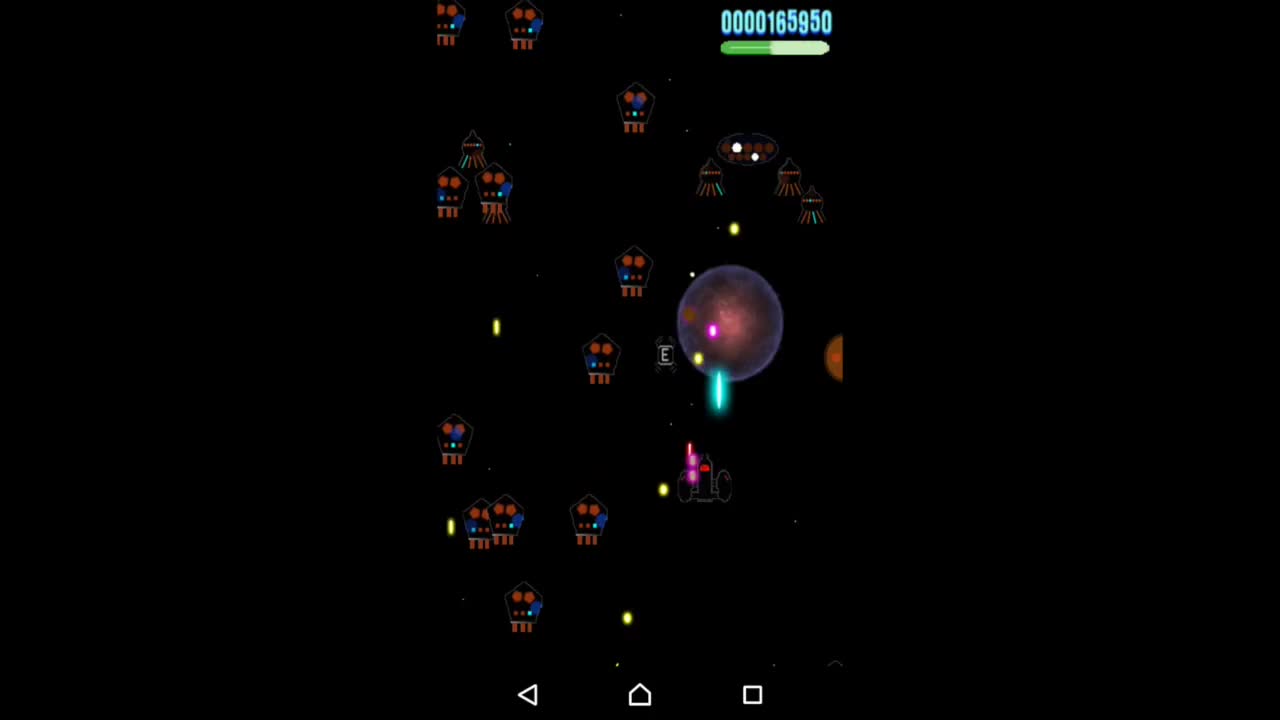Tap the UFO carrier enemy near the top right
This screenshot has height=720, width=1280.
[747, 148]
